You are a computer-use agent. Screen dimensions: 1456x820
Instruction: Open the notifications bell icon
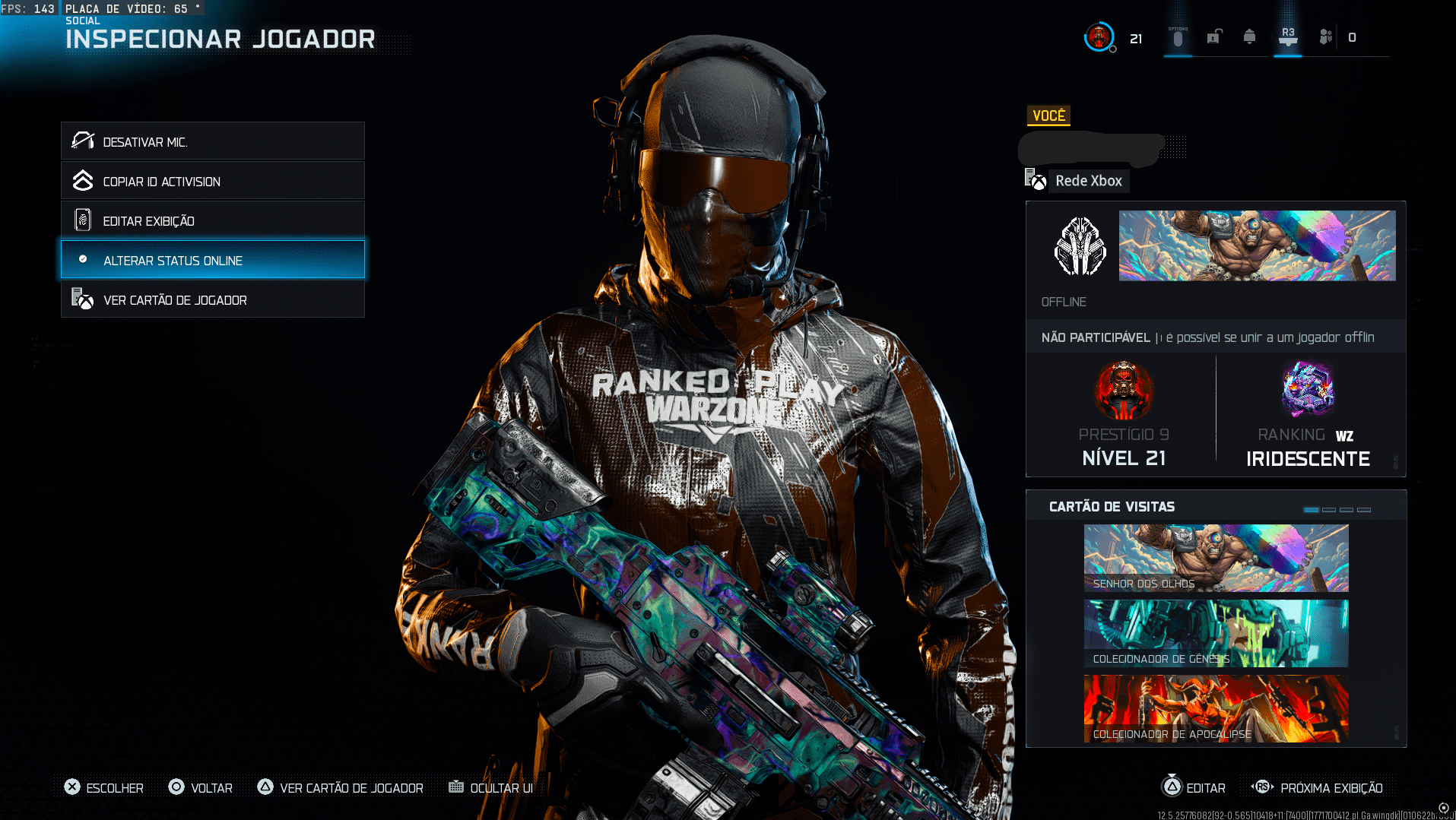pos(1251,36)
